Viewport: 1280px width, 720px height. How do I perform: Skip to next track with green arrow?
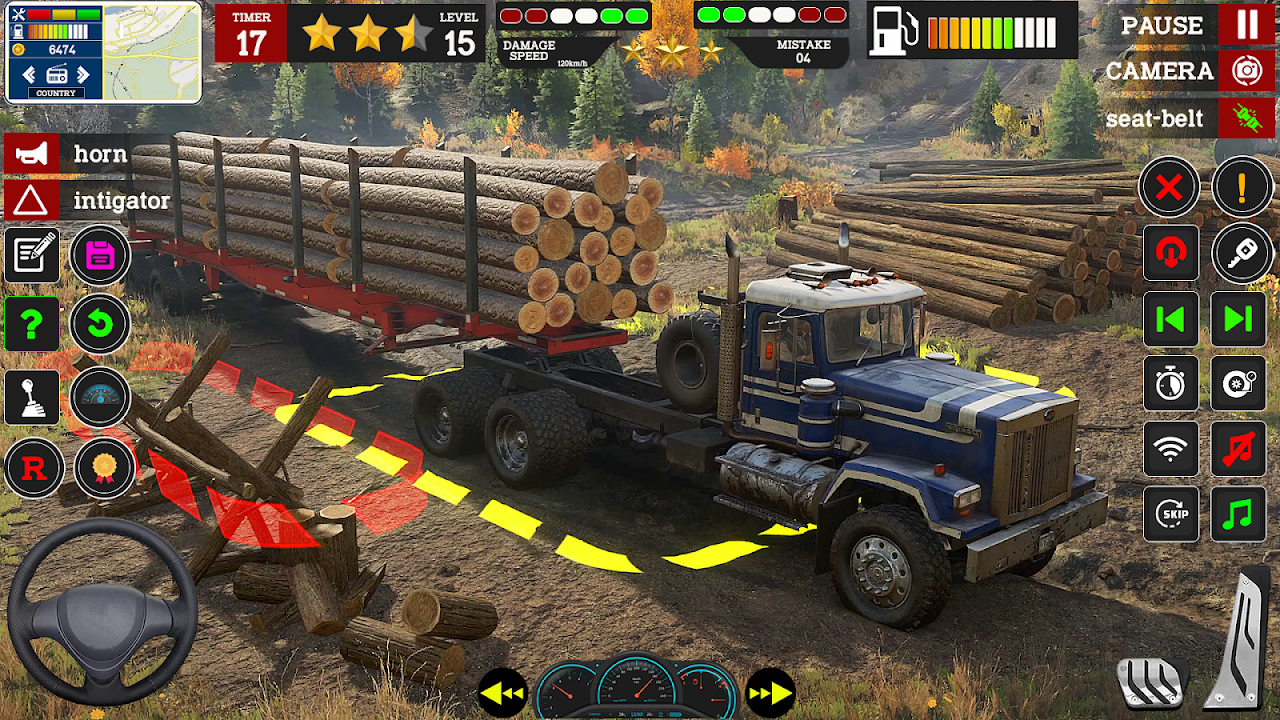coord(1238,319)
